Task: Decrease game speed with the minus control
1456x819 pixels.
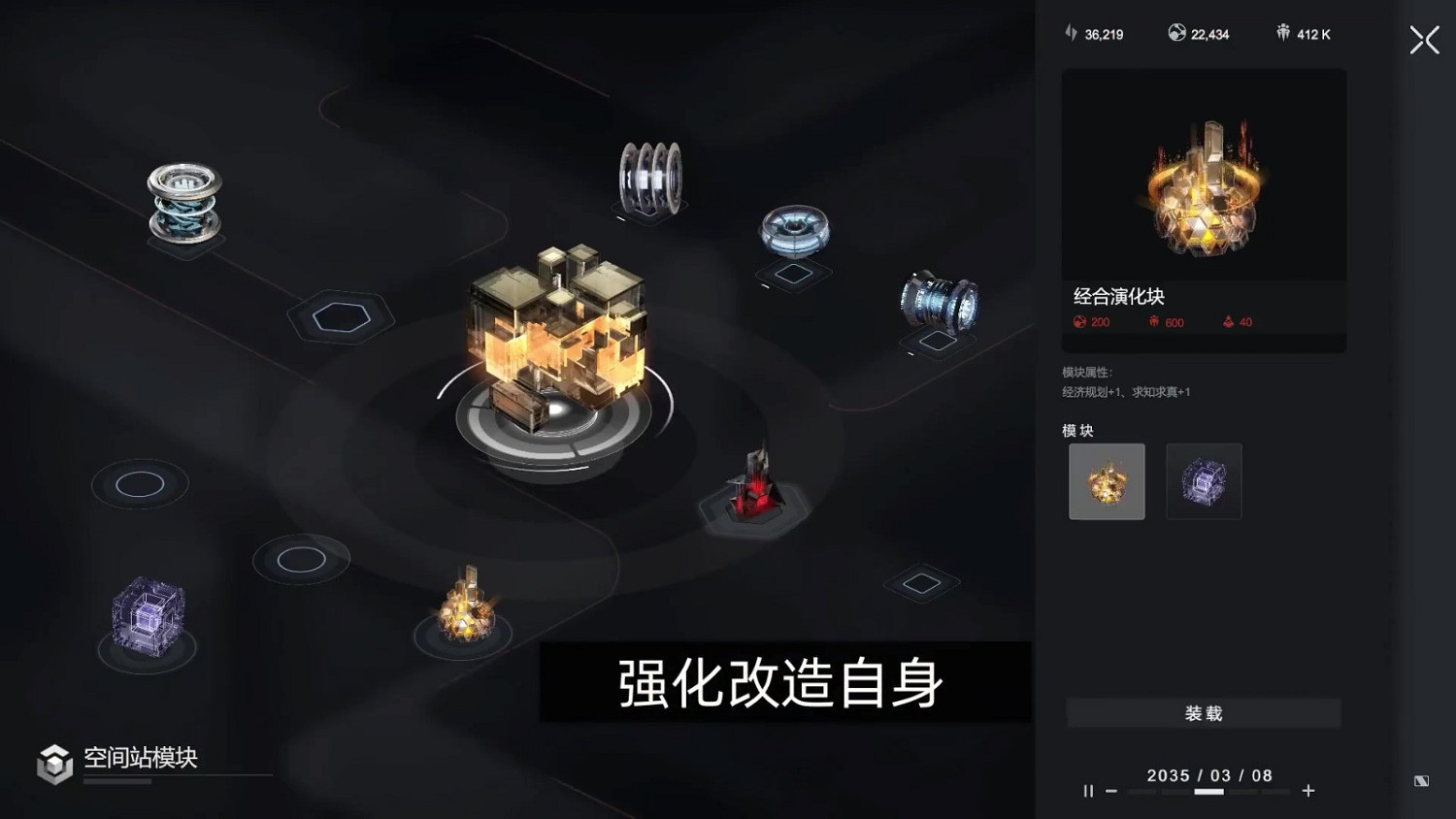Action: pos(1110,790)
